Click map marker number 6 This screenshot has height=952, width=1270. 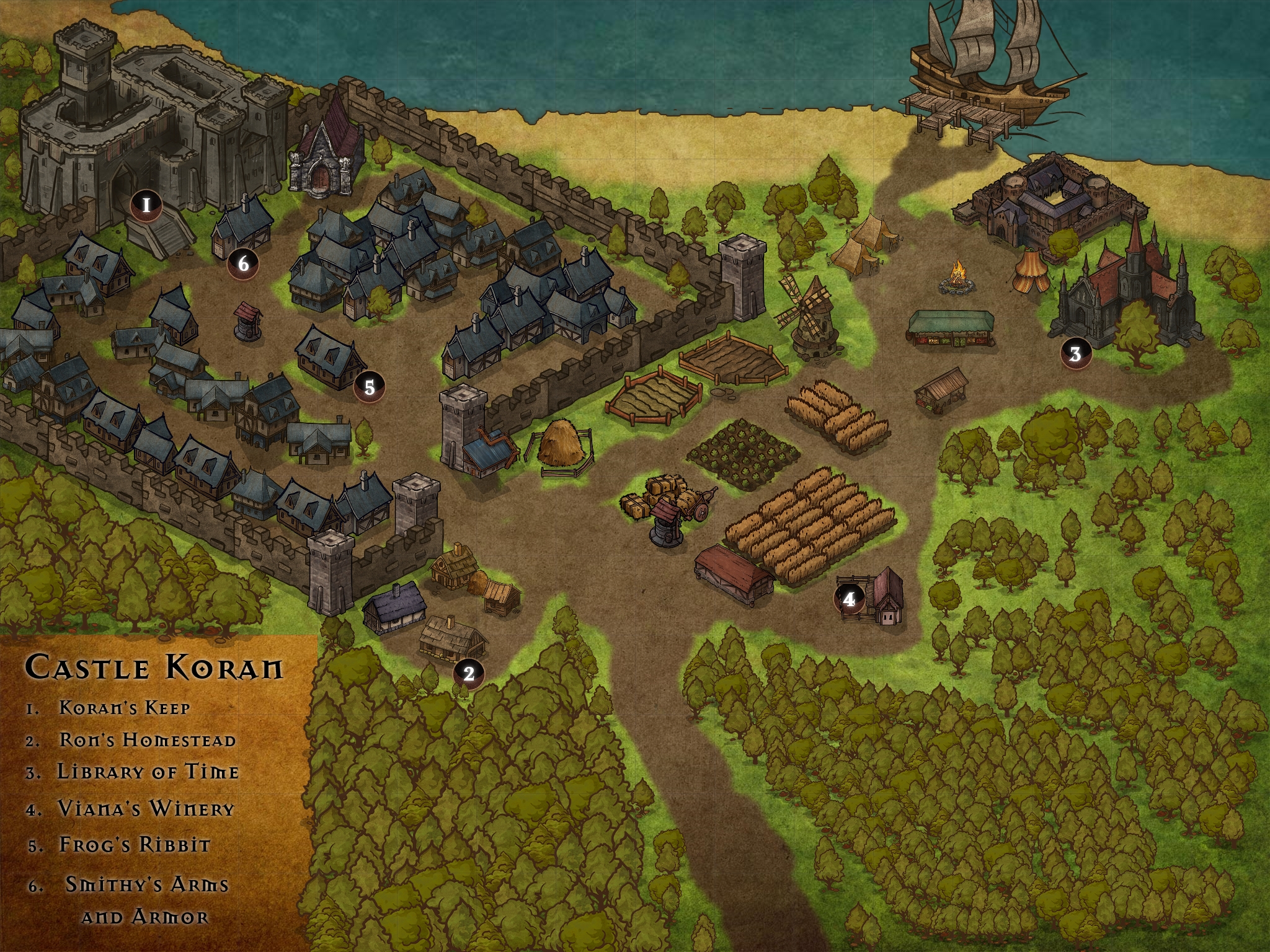[243, 264]
